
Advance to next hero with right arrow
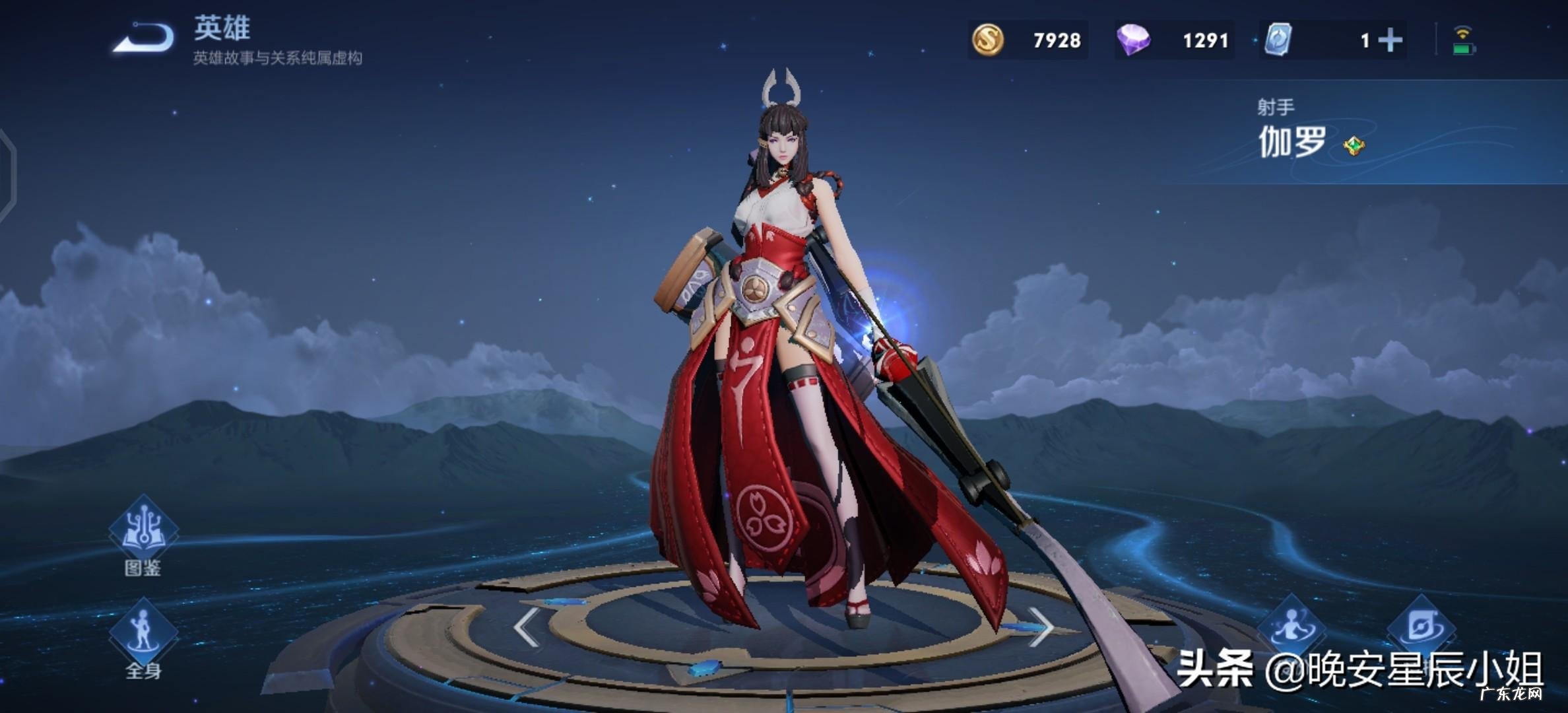point(1042,627)
